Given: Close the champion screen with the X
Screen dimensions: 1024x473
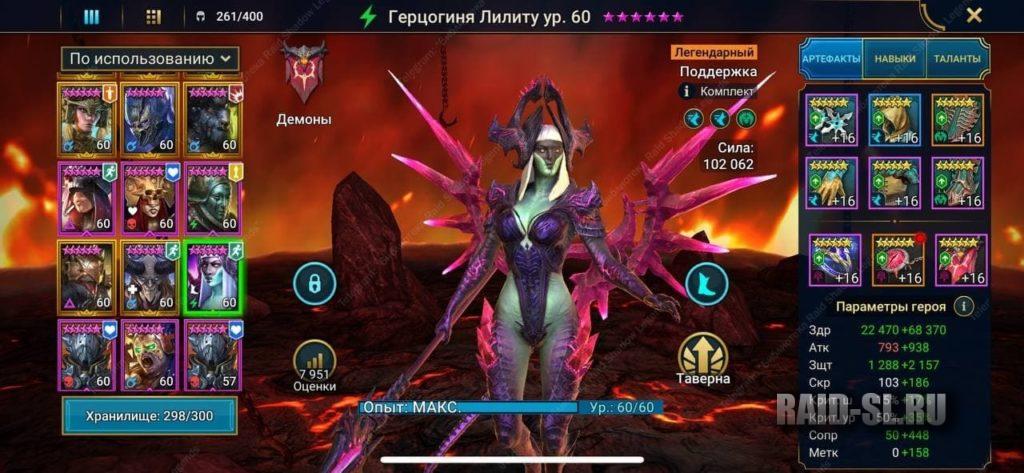Looking at the screenshot, I should (974, 15).
